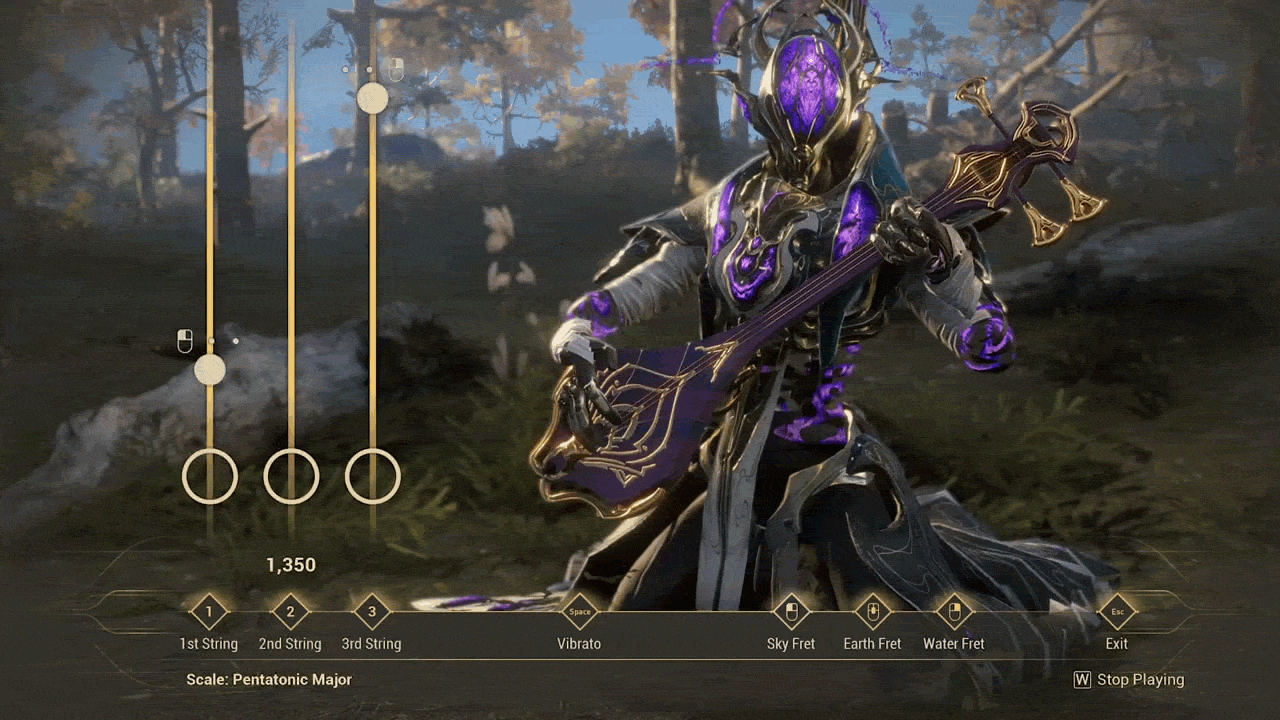Activate the Water Fret button

point(954,612)
